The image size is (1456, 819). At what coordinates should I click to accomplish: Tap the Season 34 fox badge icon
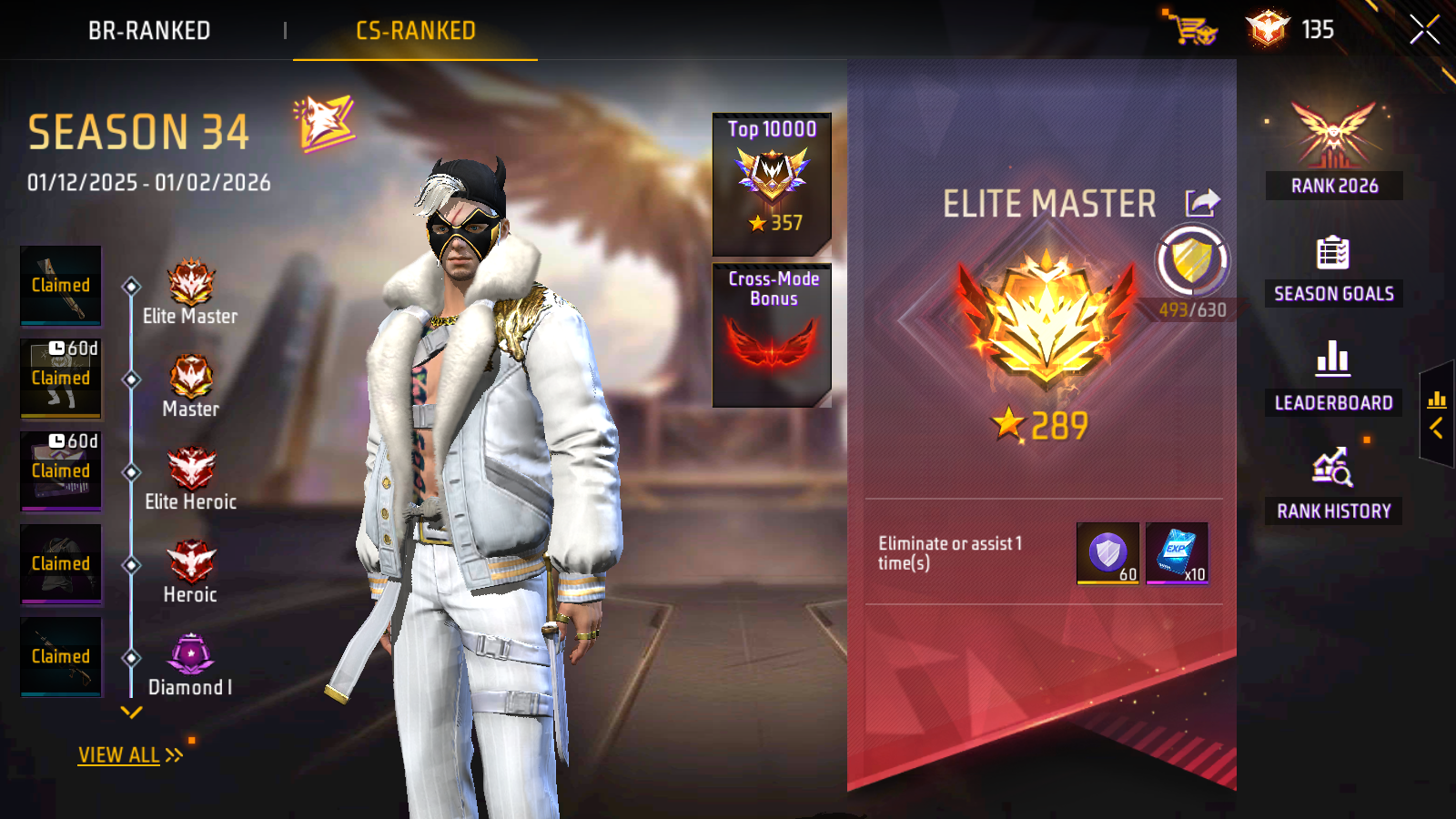324,123
